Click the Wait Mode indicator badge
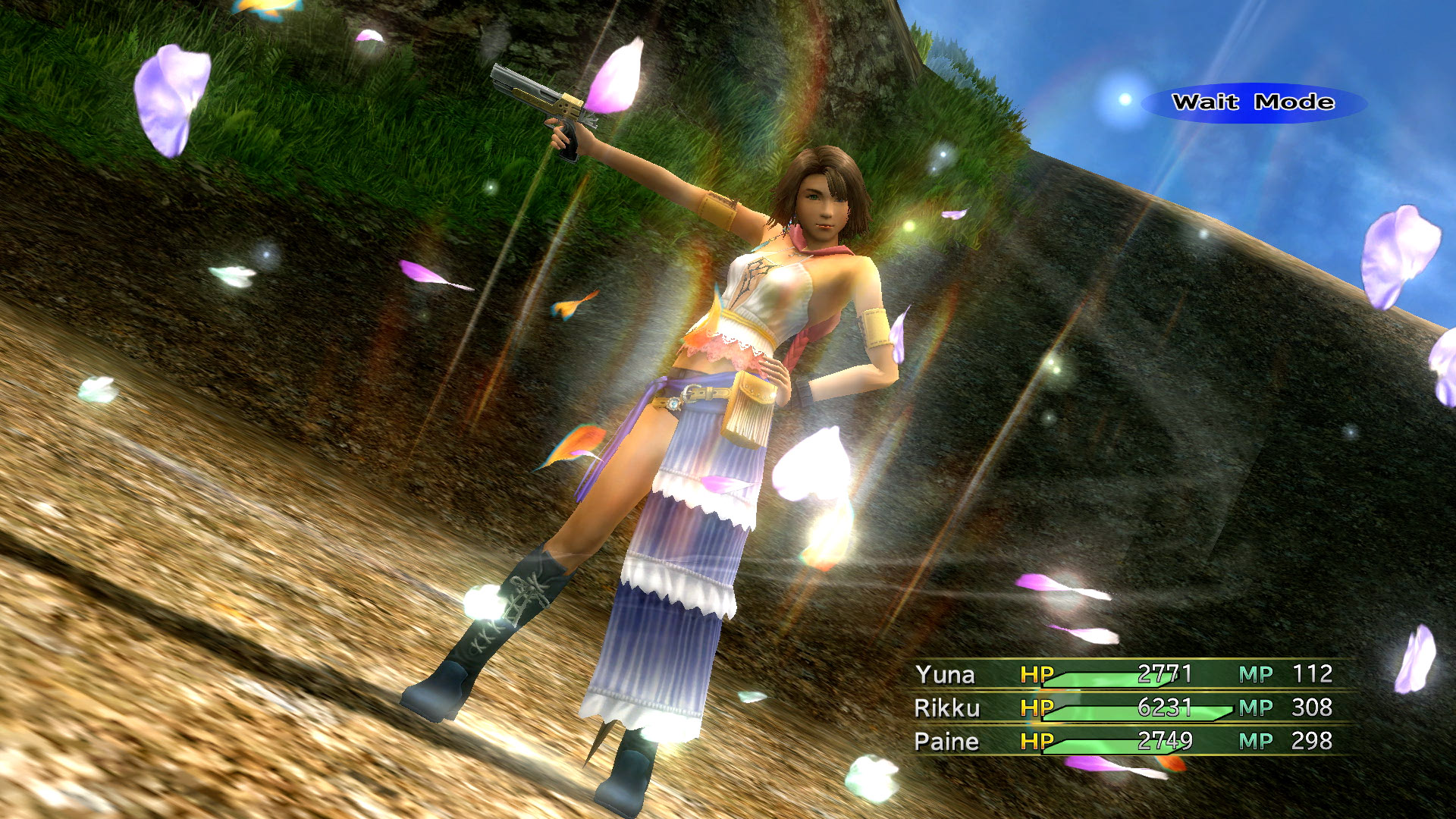Viewport: 1456px width, 819px height. 1251,102
